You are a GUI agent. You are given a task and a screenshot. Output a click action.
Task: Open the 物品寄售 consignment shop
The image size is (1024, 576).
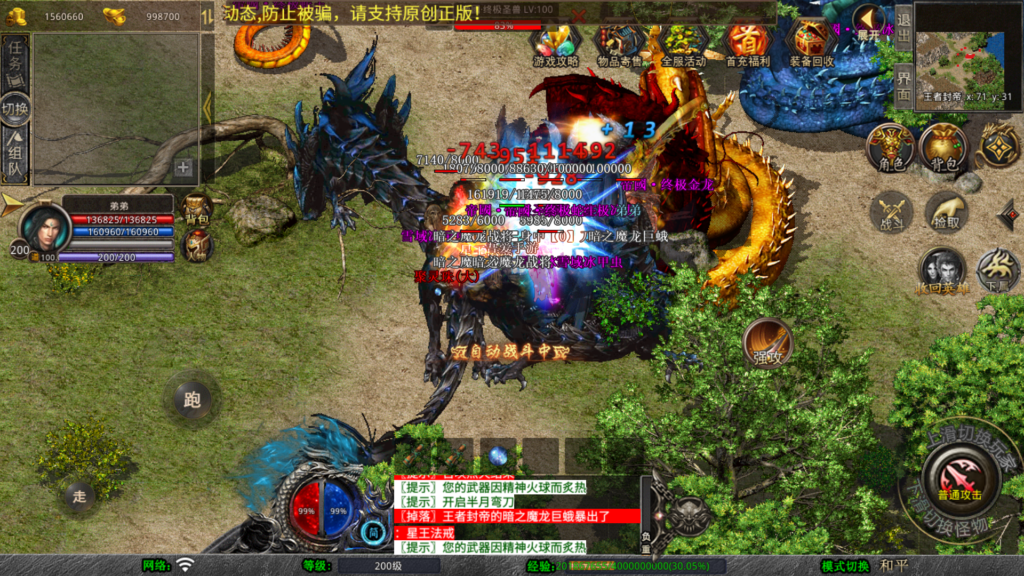click(x=620, y=43)
